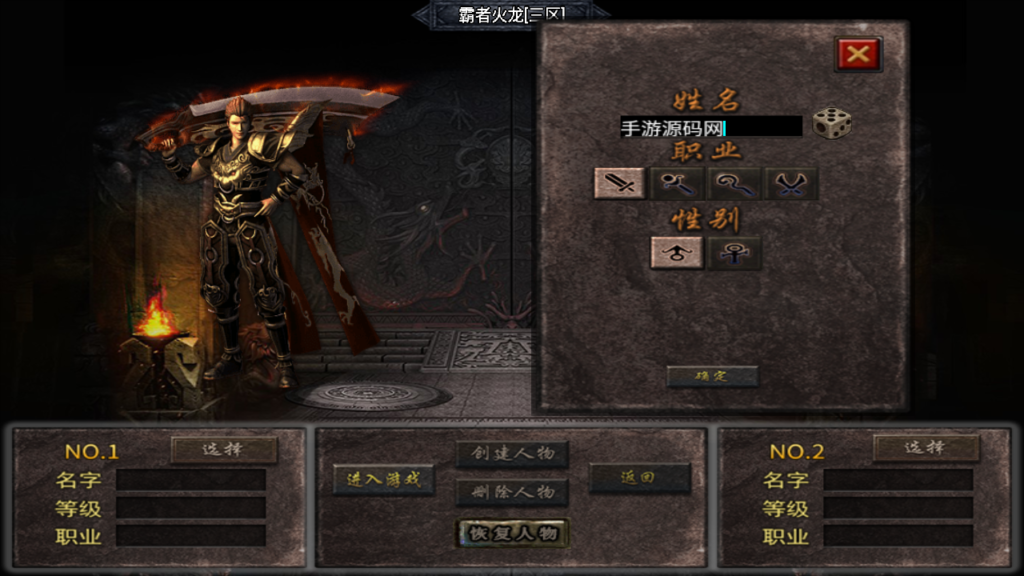Choose the female gender symbol
This screenshot has width=1024, height=576.
(734, 253)
